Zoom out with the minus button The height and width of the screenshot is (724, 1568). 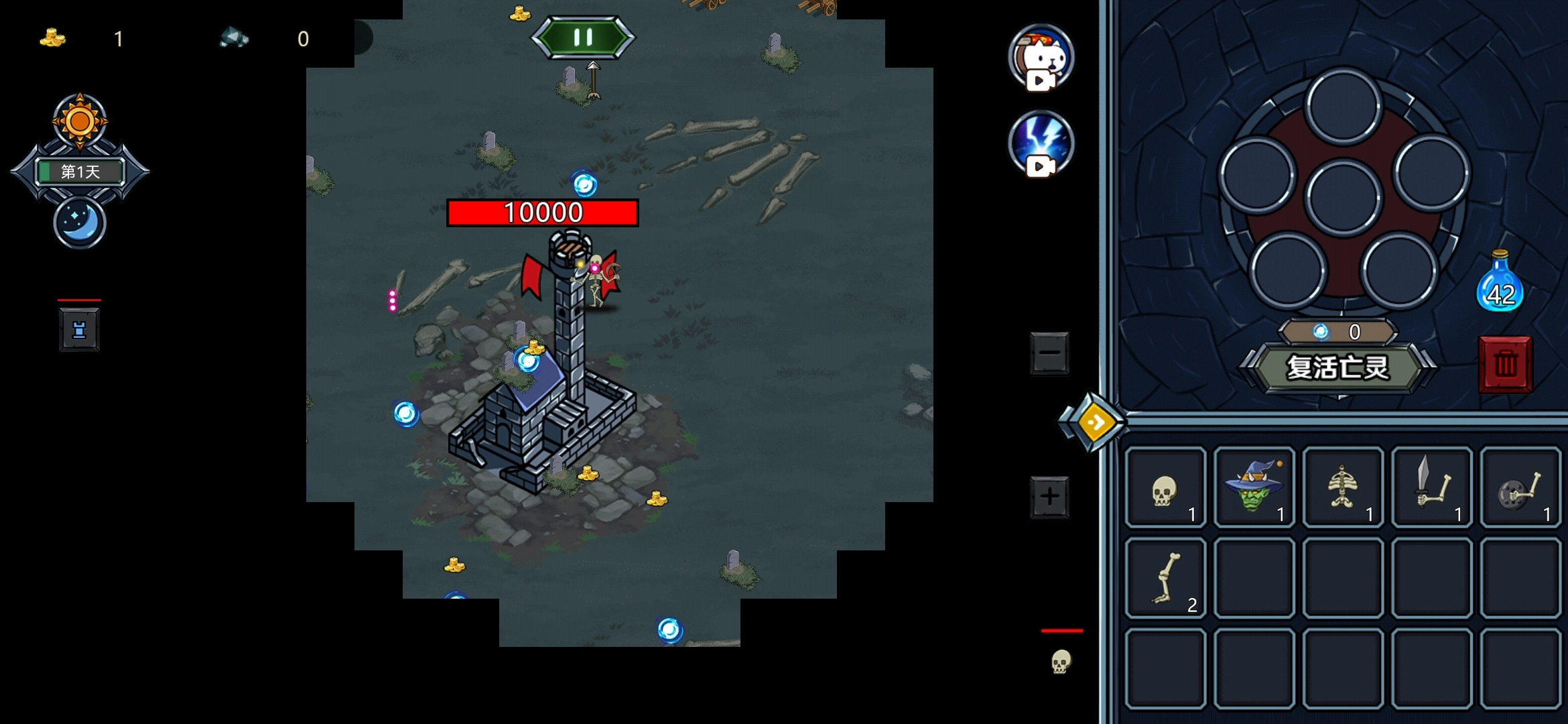1049,353
